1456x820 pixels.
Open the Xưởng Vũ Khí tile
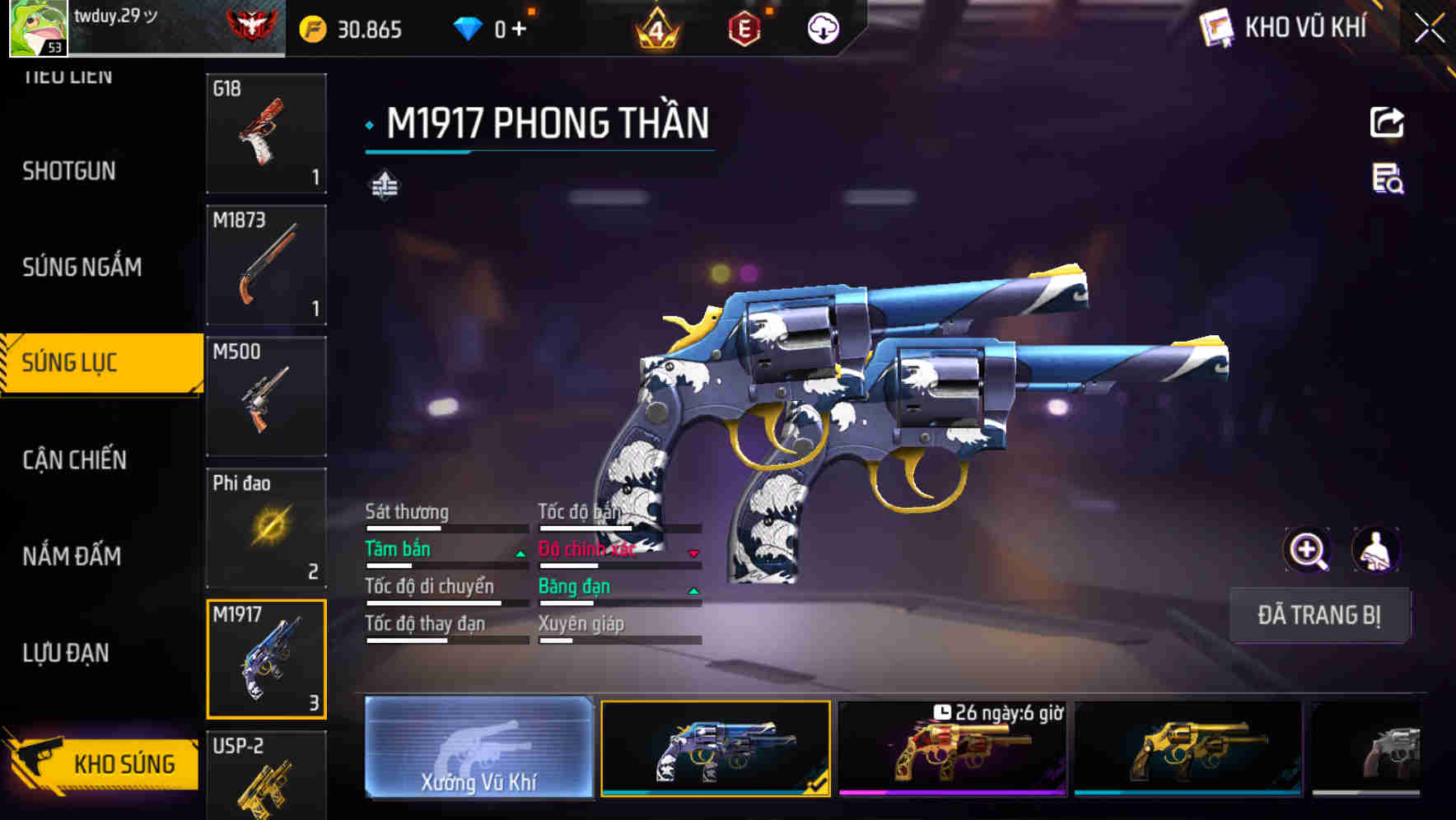click(478, 748)
